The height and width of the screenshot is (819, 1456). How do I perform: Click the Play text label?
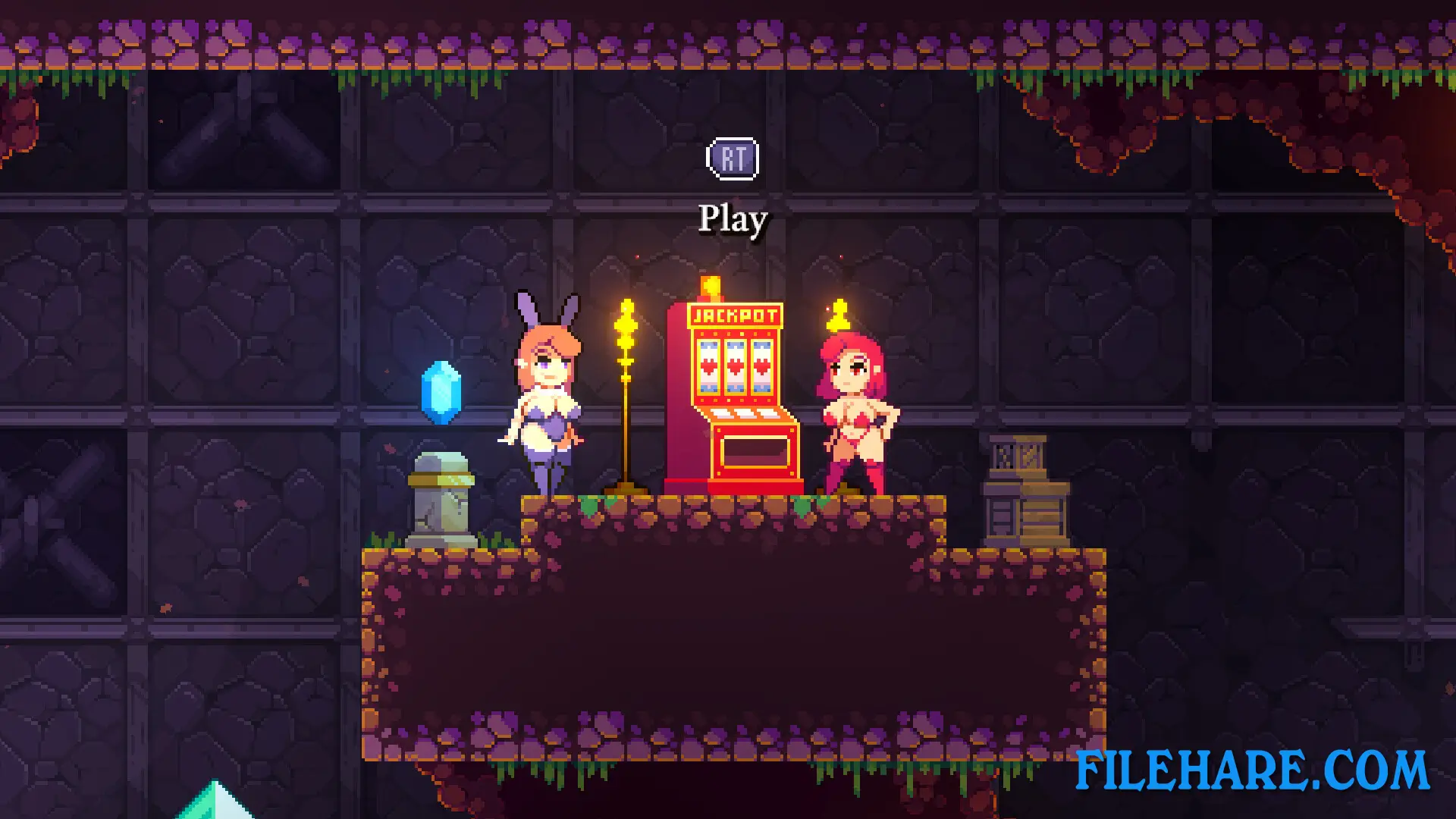click(x=731, y=220)
